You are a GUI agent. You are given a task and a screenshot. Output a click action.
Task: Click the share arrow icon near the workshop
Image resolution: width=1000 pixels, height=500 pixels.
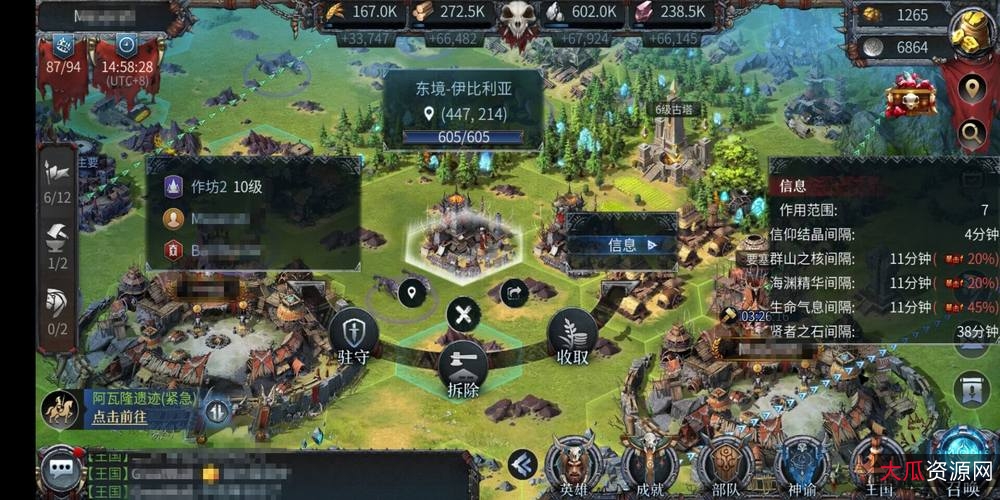[514, 293]
